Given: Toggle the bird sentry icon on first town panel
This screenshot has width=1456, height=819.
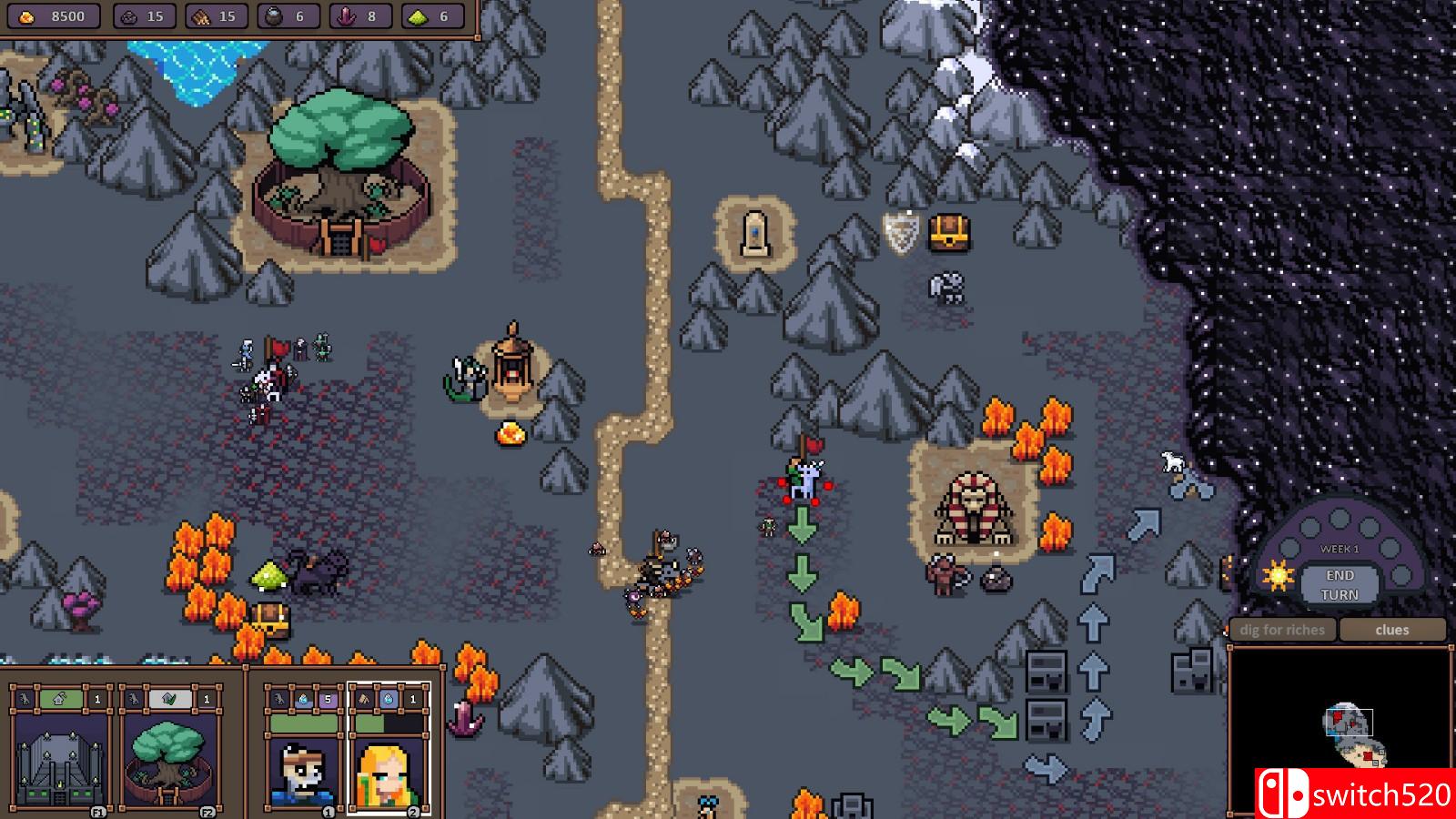Looking at the screenshot, I should click(25, 698).
